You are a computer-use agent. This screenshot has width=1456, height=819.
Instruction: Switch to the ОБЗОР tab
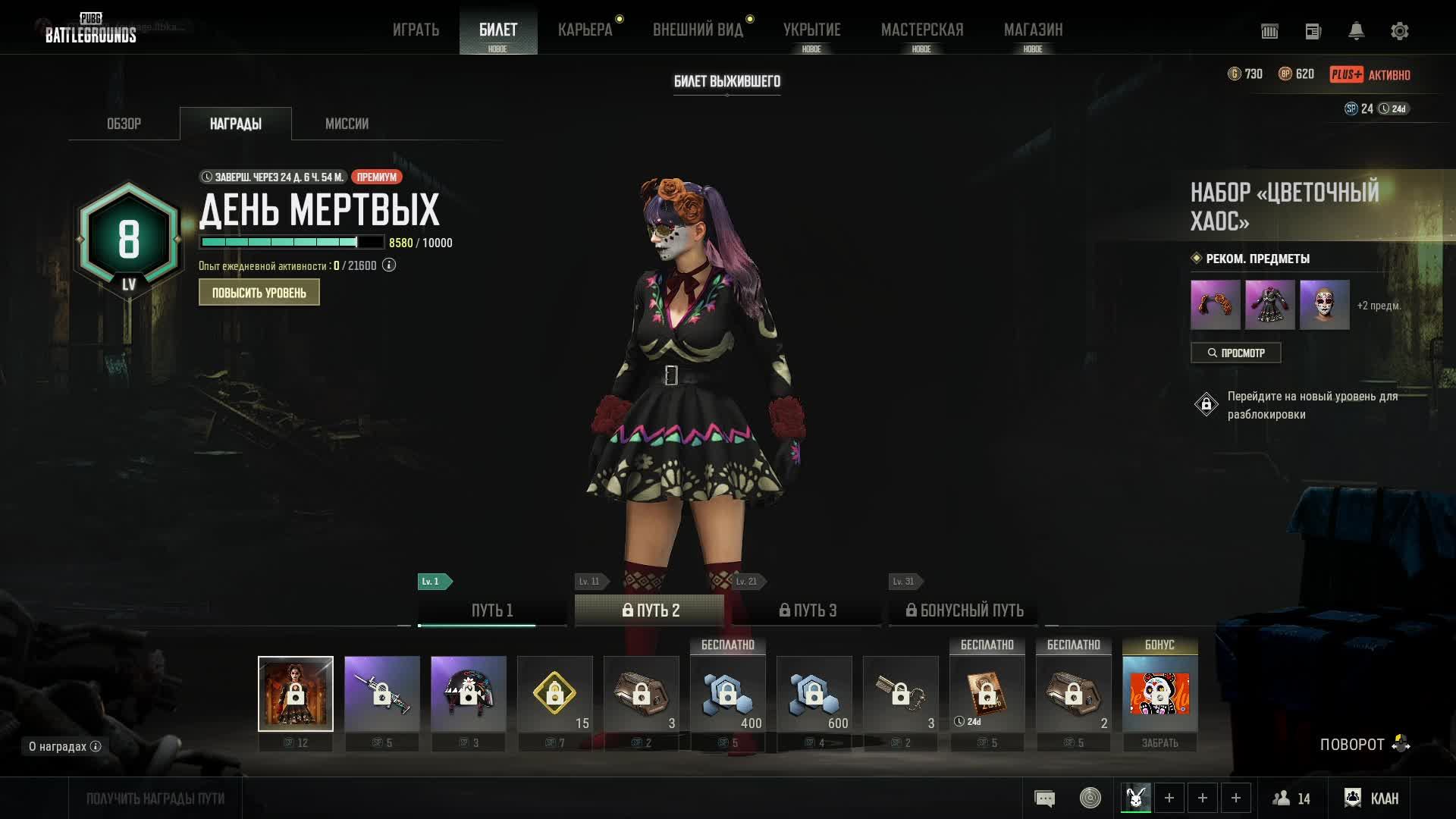tap(124, 124)
